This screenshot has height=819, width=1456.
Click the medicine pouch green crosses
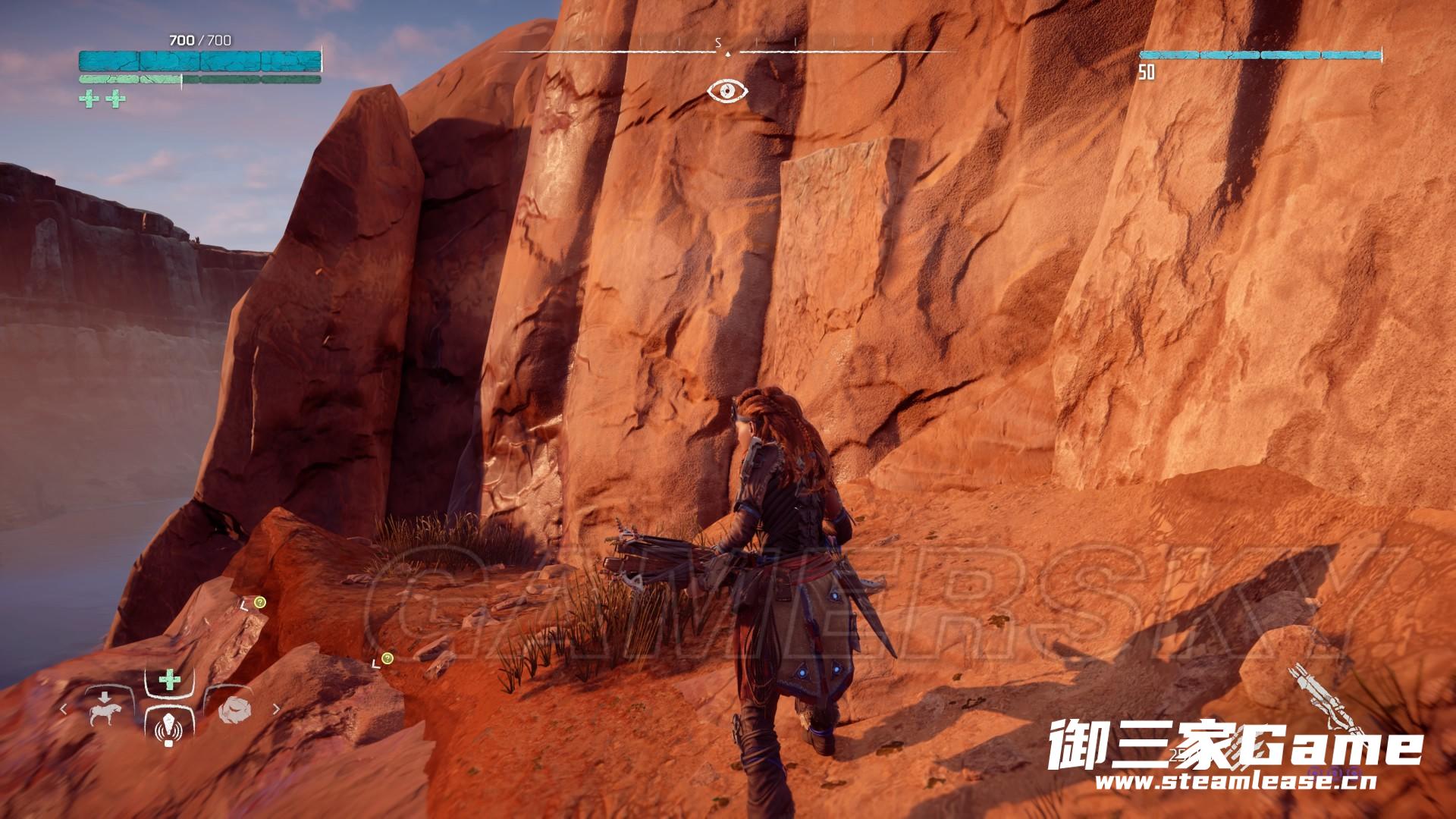pyautogui.click(x=102, y=99)
